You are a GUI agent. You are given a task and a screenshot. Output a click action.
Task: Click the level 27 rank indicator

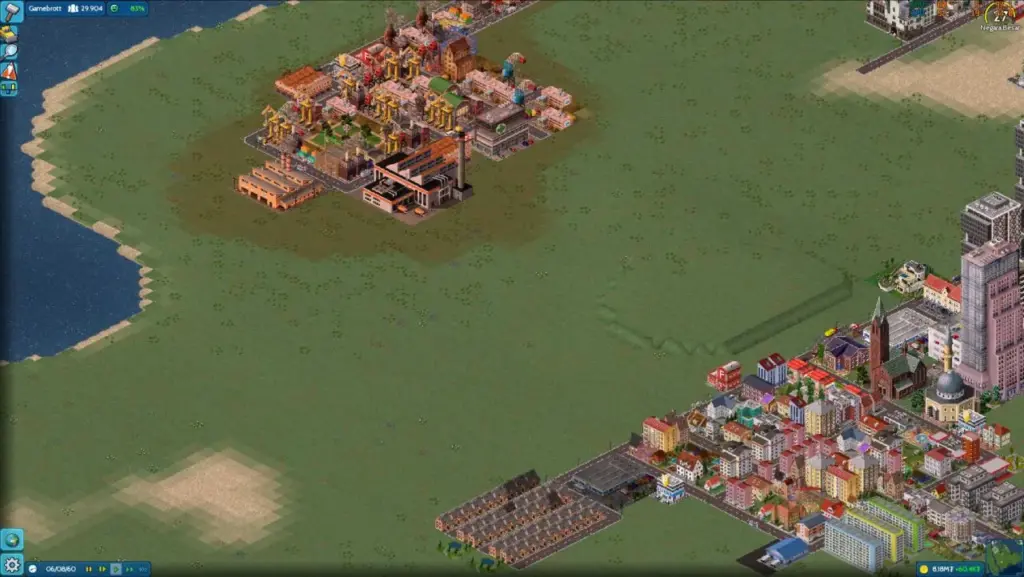click(1003, 15)
